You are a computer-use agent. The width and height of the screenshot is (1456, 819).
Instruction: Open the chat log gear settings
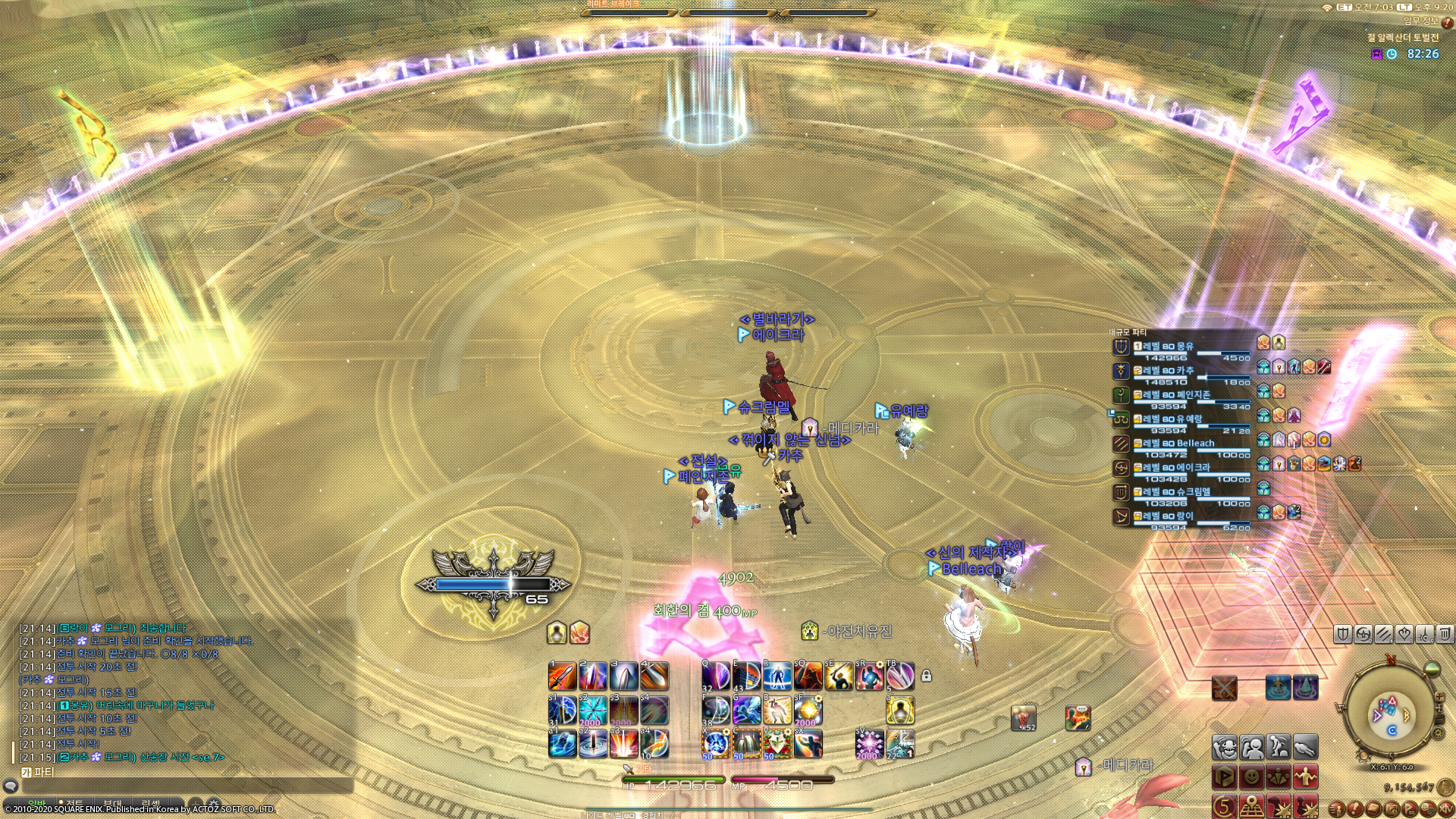(x=214, y=804)
